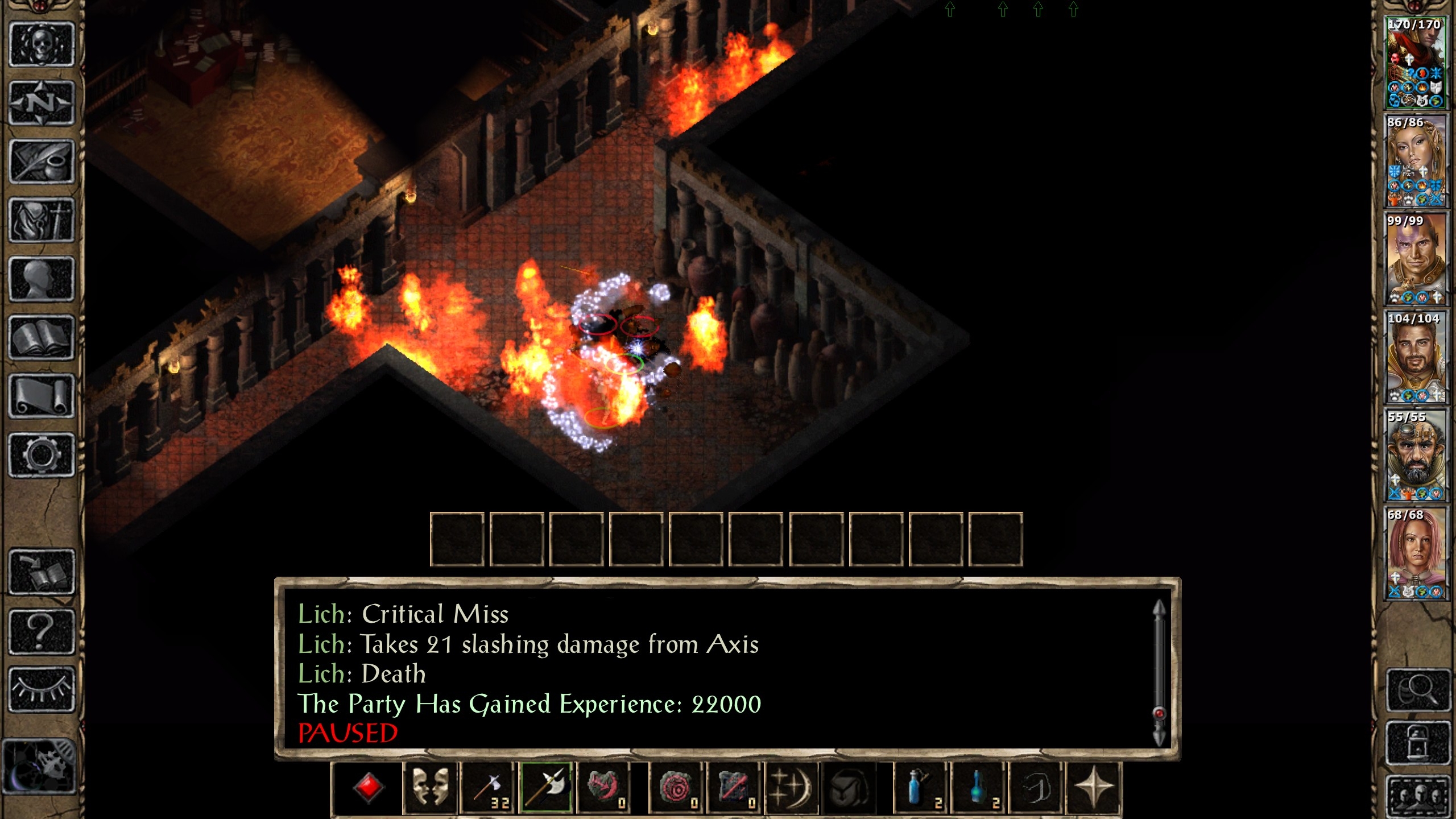Image resolution: width=1456 pixels, height=819 pixels.
Task: Toggle highlight objects with magnifying glass button
Action: coord(1416,690)
